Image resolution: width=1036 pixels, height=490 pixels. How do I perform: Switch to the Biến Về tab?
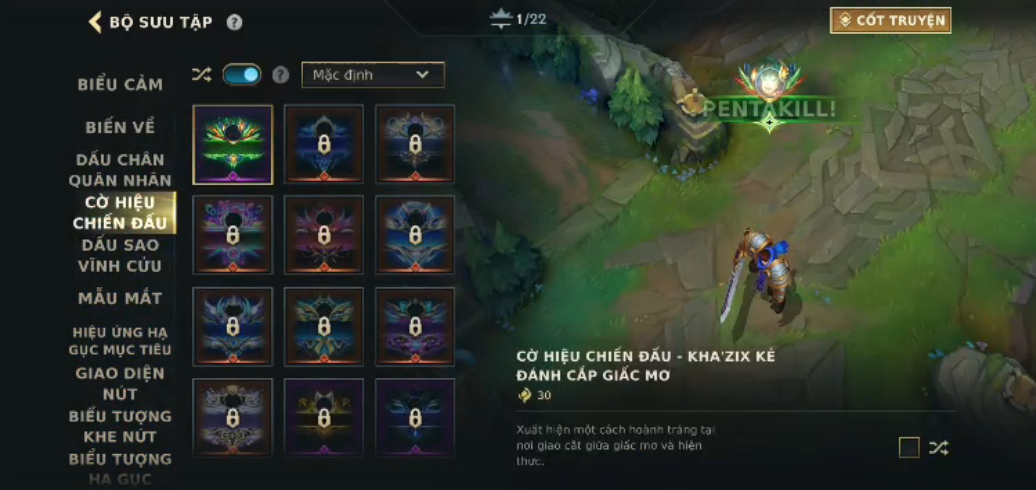coord(120,127)
